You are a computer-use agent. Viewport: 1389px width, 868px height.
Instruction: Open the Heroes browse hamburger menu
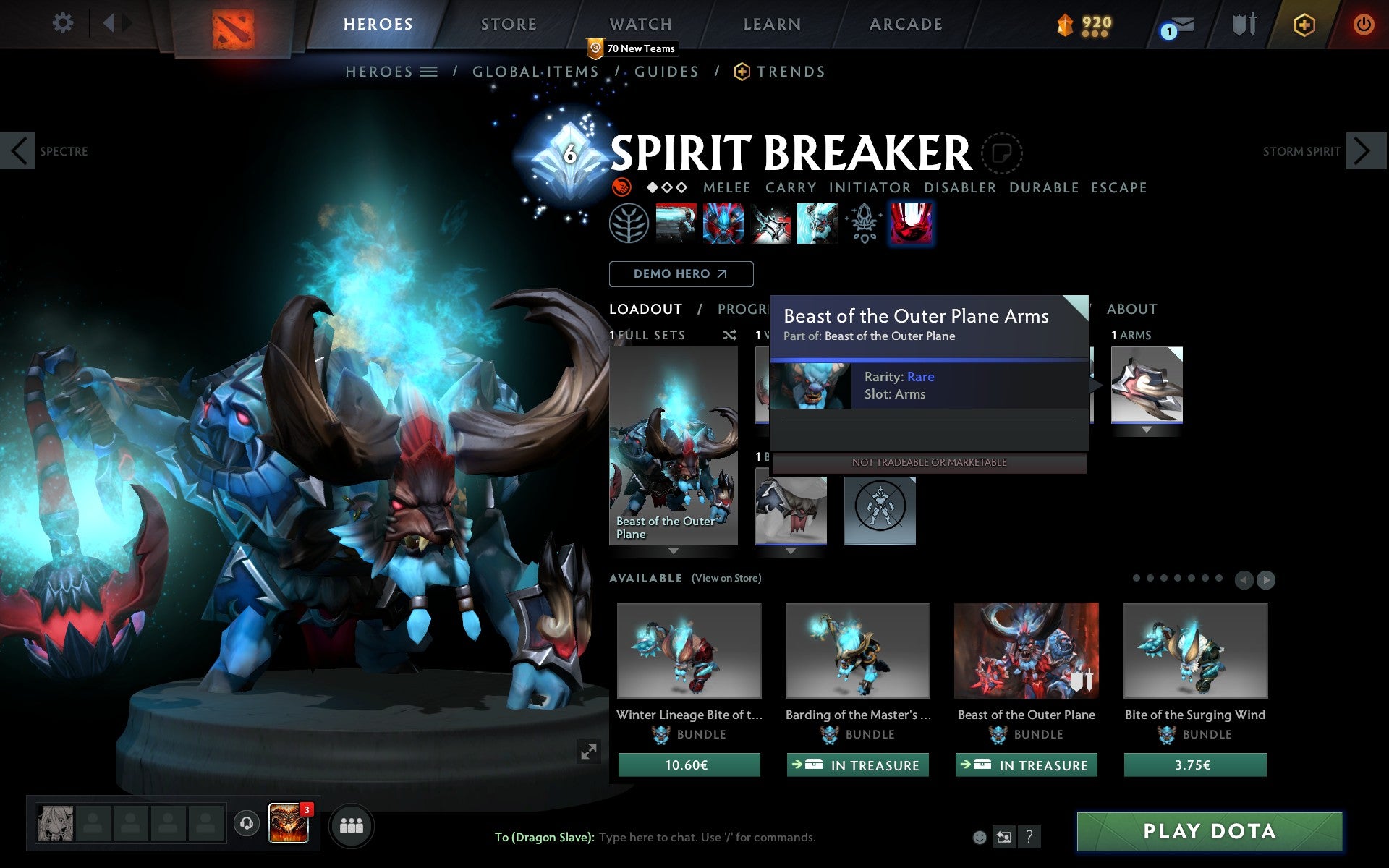pos(429,71)
